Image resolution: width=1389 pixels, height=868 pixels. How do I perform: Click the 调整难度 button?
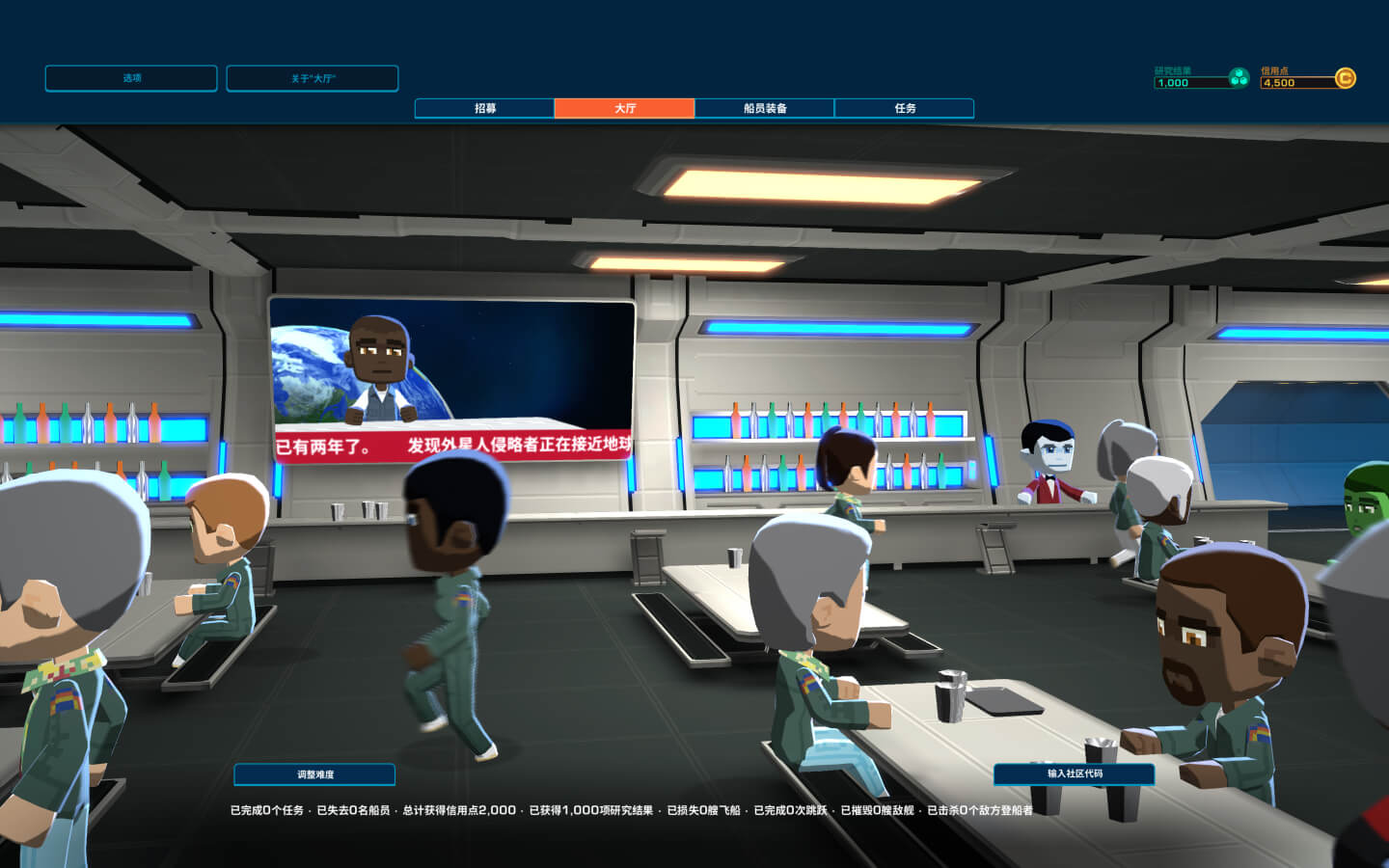pos(314,774)
